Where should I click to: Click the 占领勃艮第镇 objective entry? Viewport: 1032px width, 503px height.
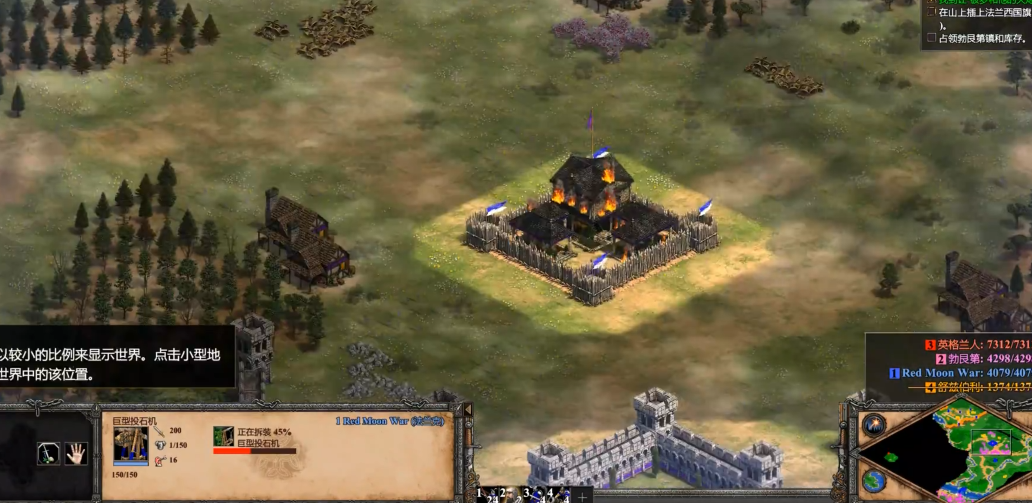coord(978,38)
